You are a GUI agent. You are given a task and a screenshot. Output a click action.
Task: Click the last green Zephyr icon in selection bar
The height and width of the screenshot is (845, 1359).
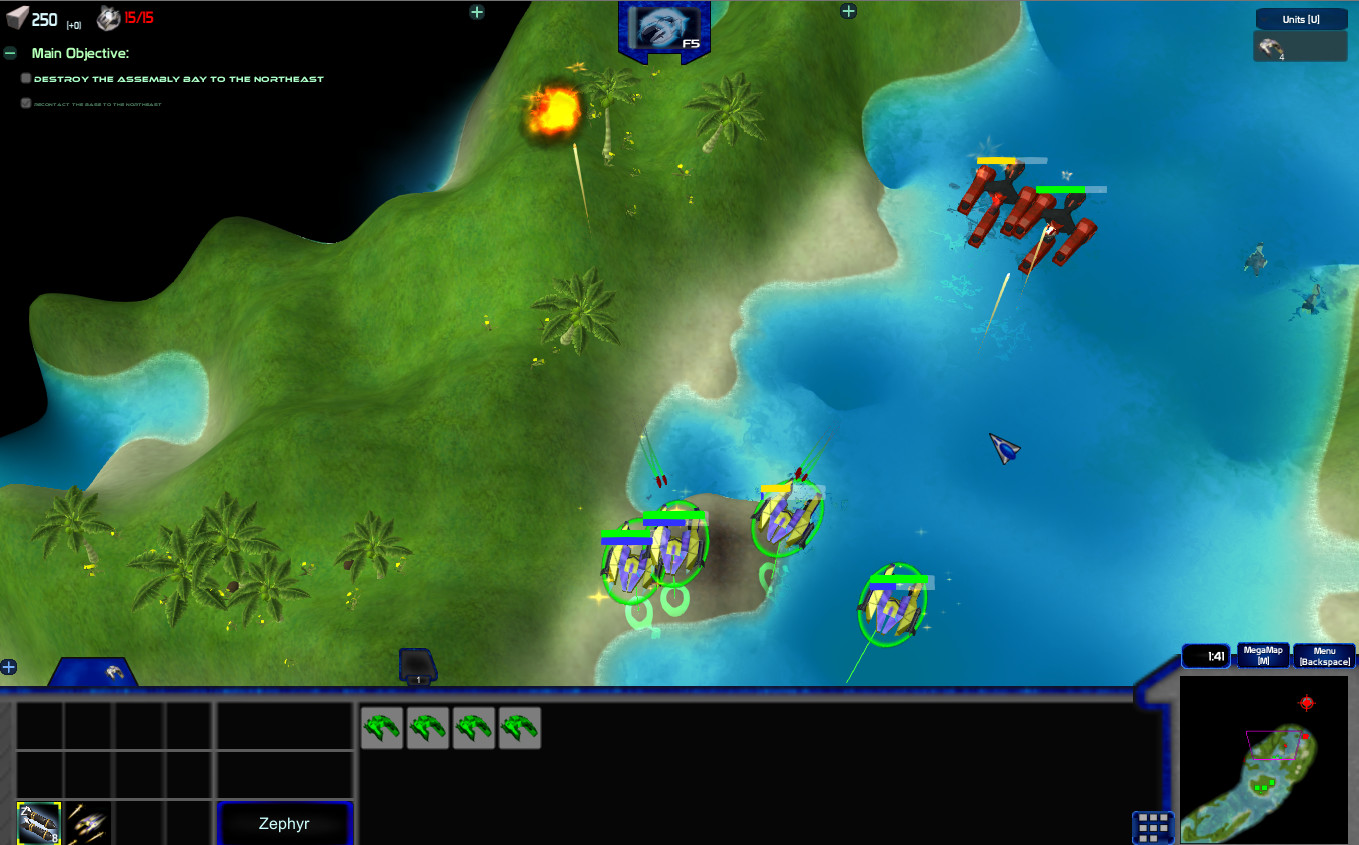(520, 727)
